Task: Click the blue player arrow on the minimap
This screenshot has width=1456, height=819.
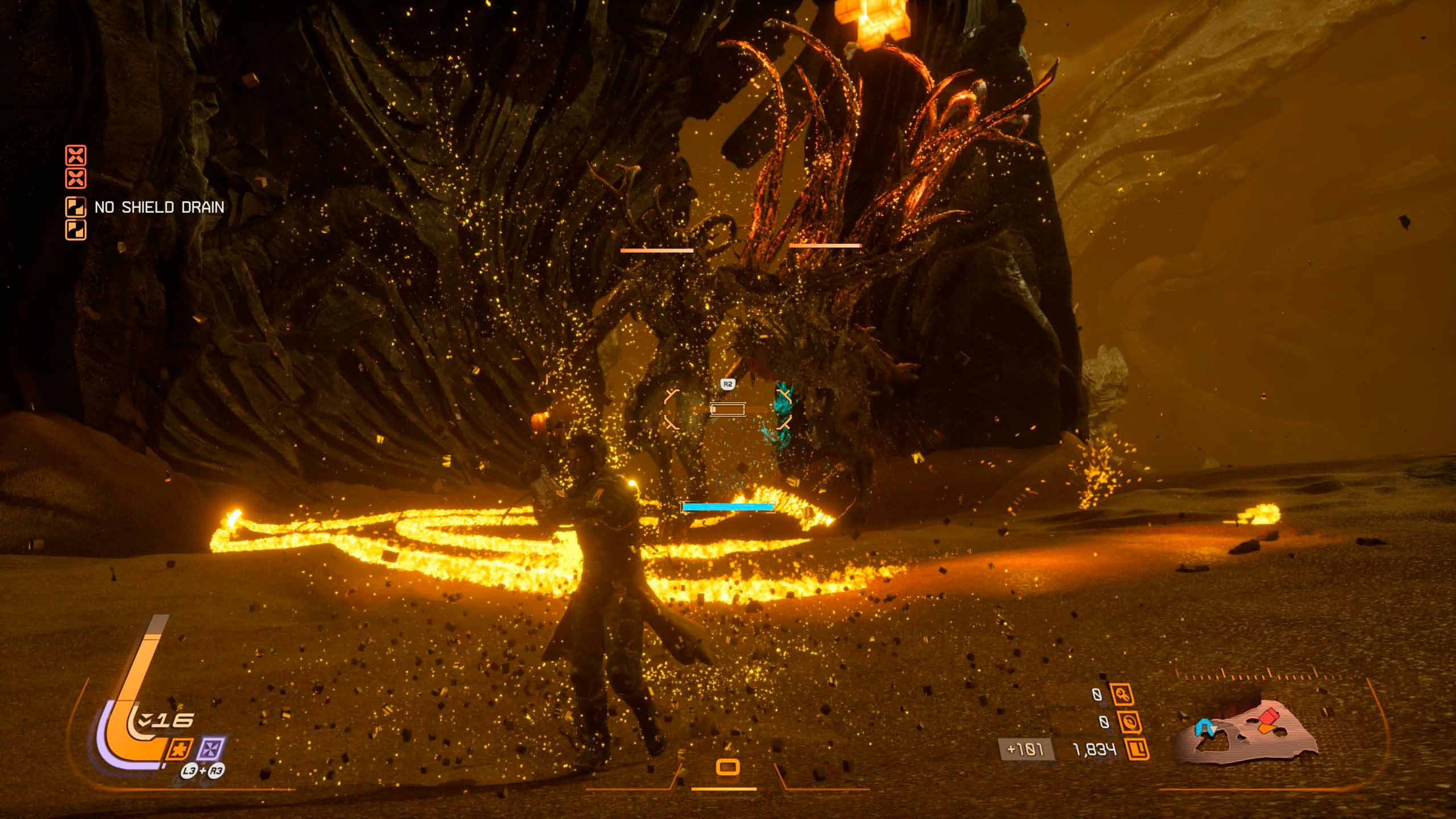Action: [1203, 727]
